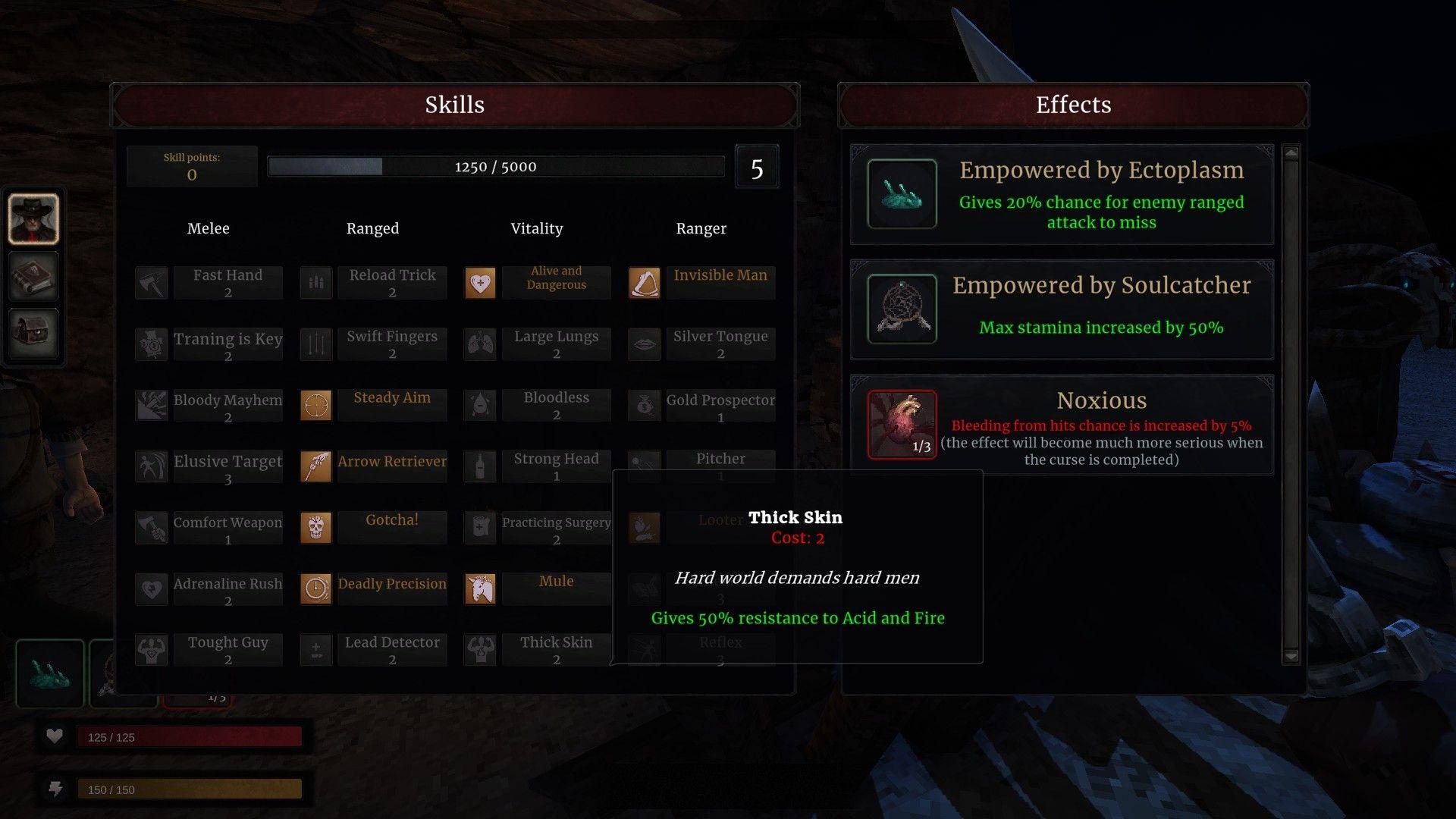This screenshot has width=1456, height=819.
Task: Select the Melee skill category header
Action: (208, 228)
